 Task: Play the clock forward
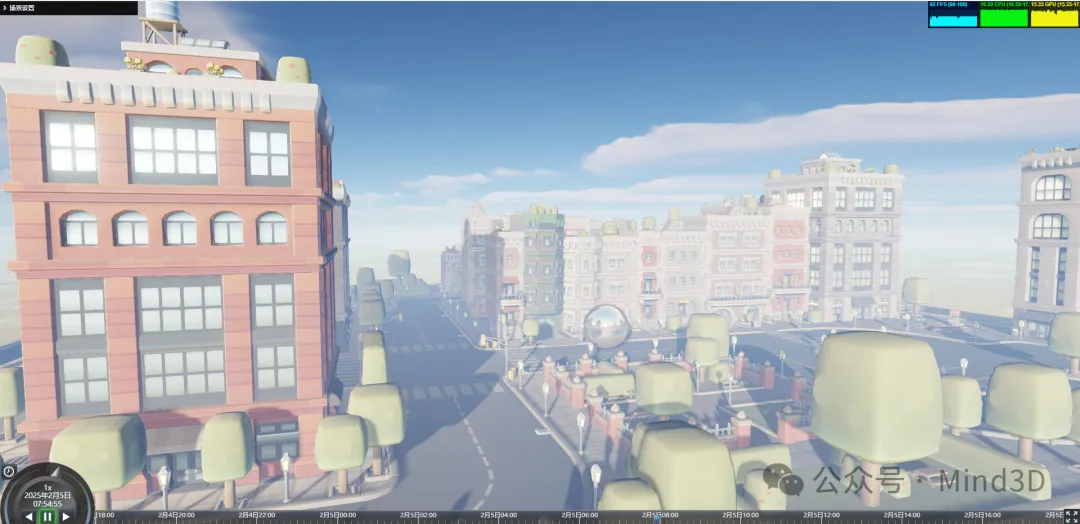(66, 517)
